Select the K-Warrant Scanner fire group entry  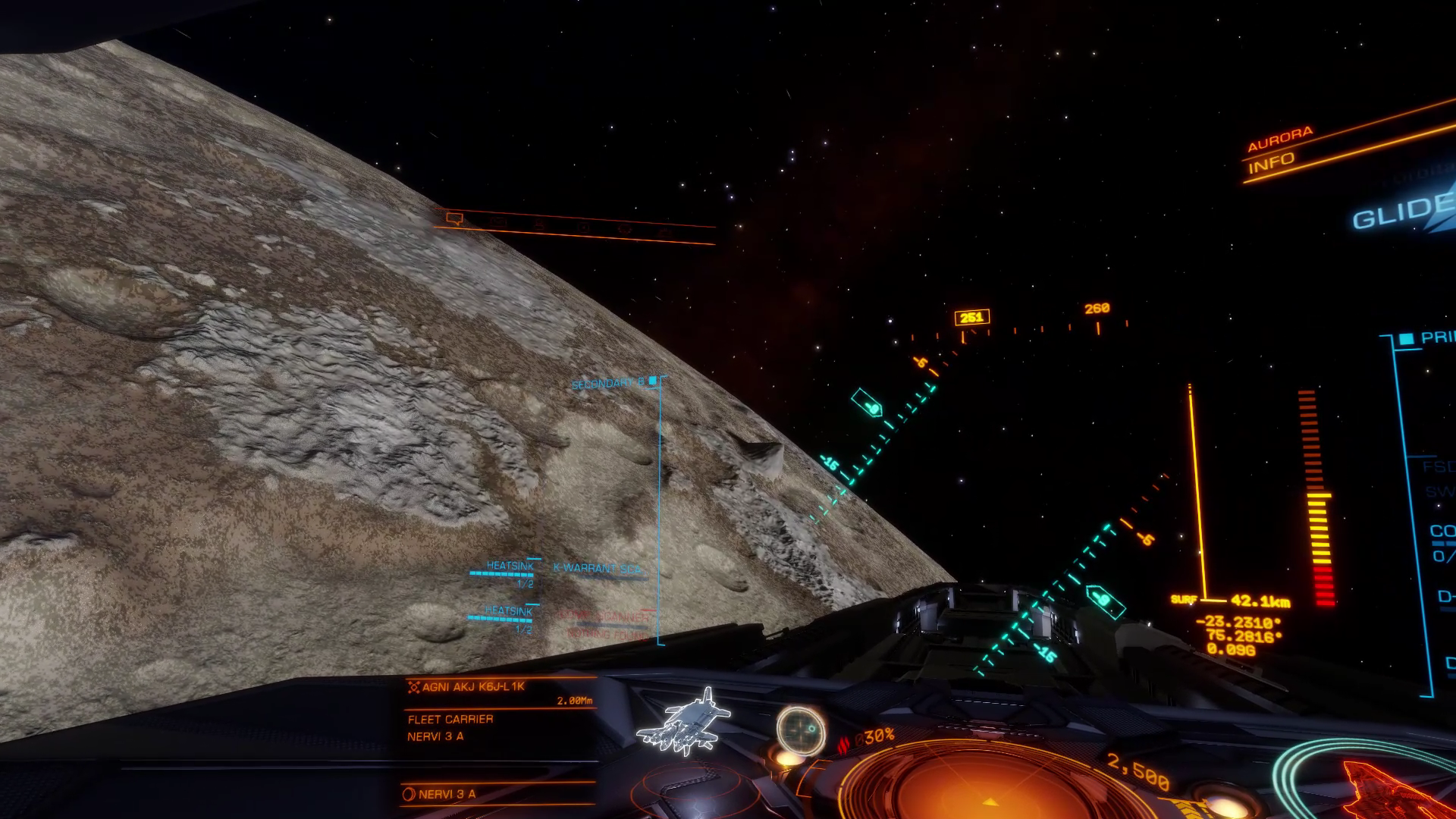point(598,569)
